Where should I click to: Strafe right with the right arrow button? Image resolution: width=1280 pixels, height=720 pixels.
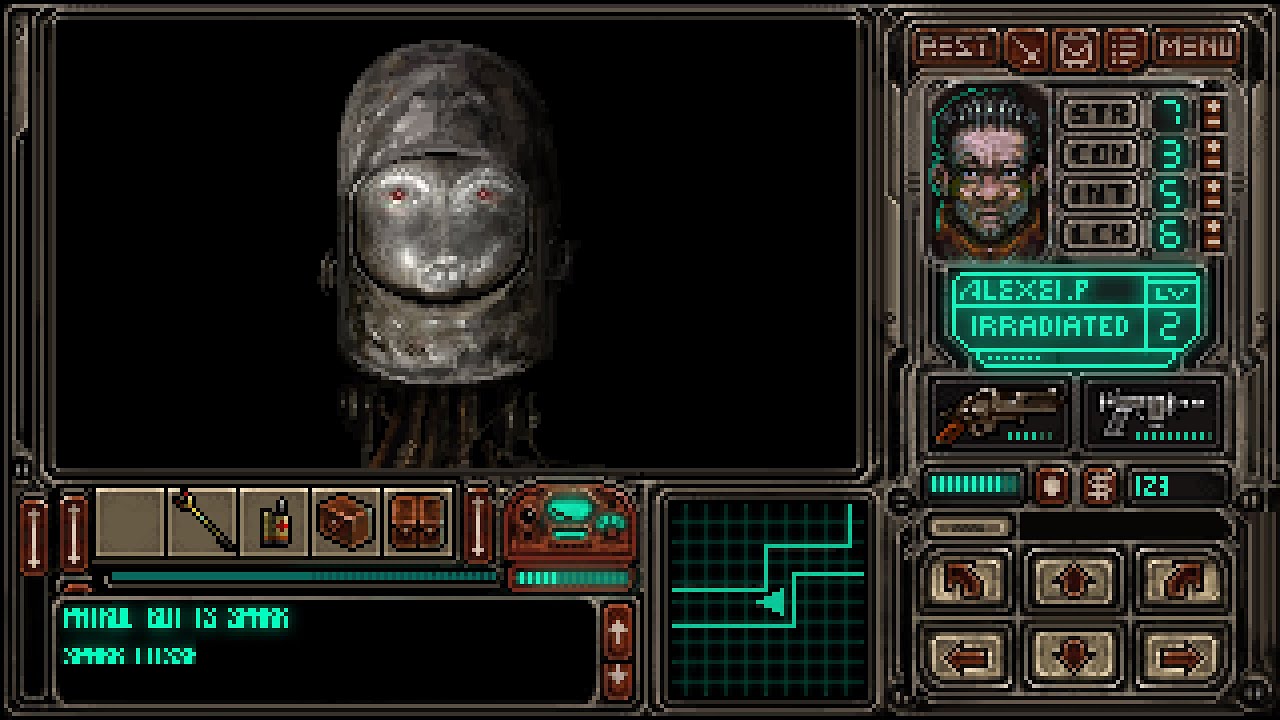click(1182, 657)
